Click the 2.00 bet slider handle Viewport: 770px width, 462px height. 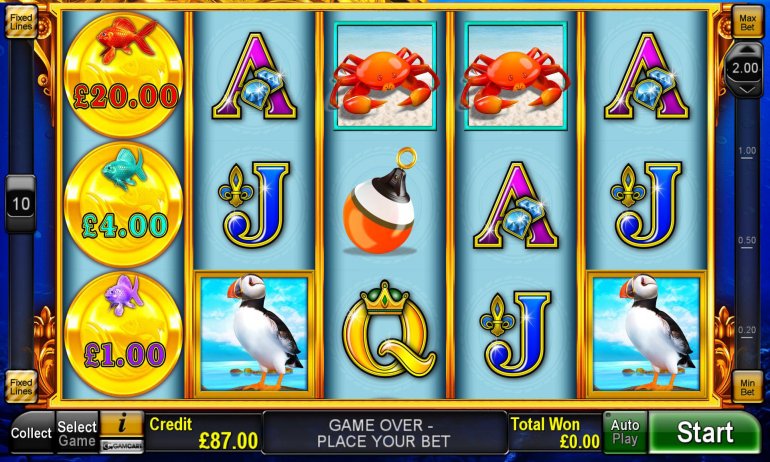click(746, 68)
